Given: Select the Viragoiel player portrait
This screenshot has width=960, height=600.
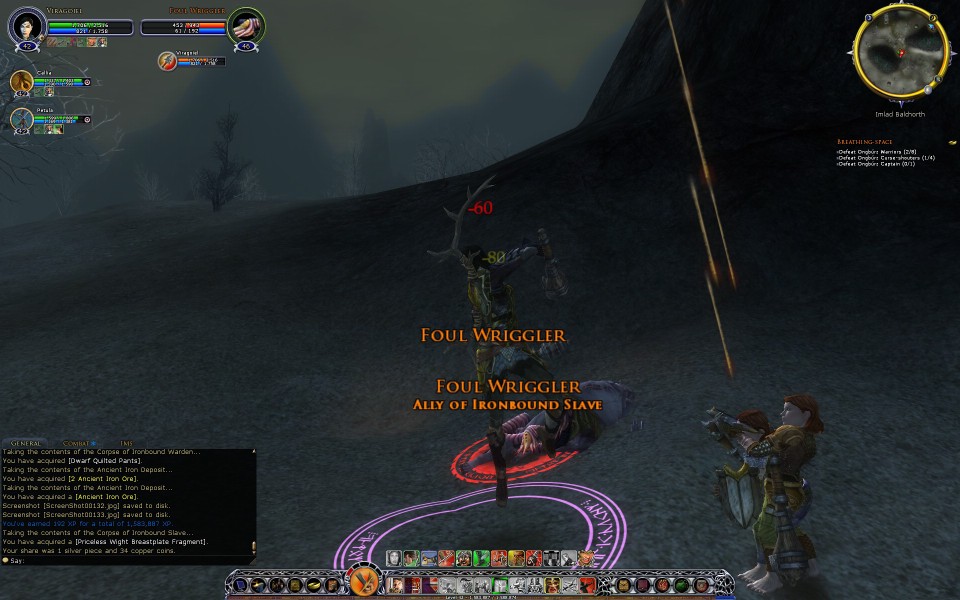Looking at the screenshot, I should click(x=26, y=25).
